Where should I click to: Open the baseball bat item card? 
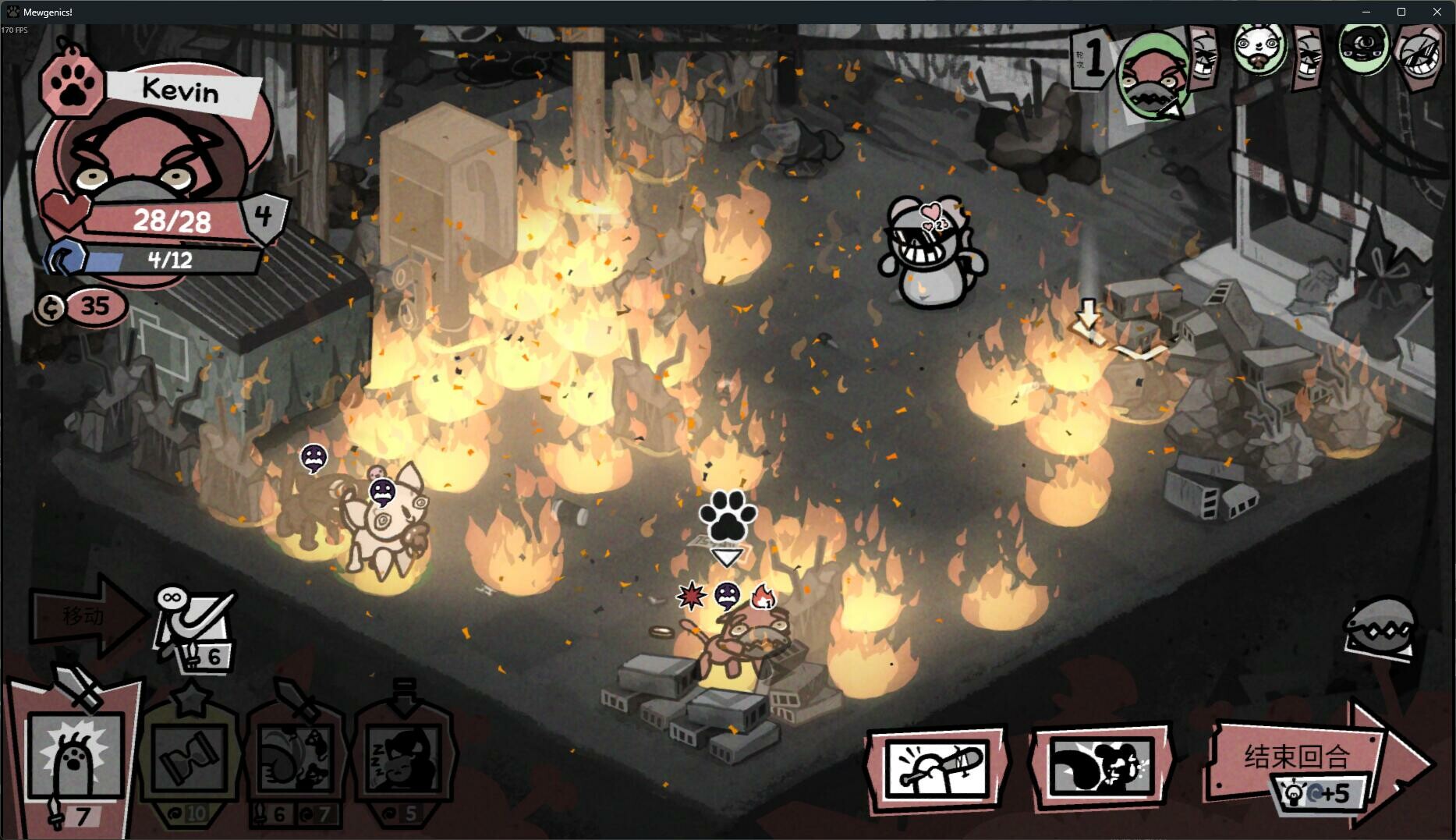point(937,768)
